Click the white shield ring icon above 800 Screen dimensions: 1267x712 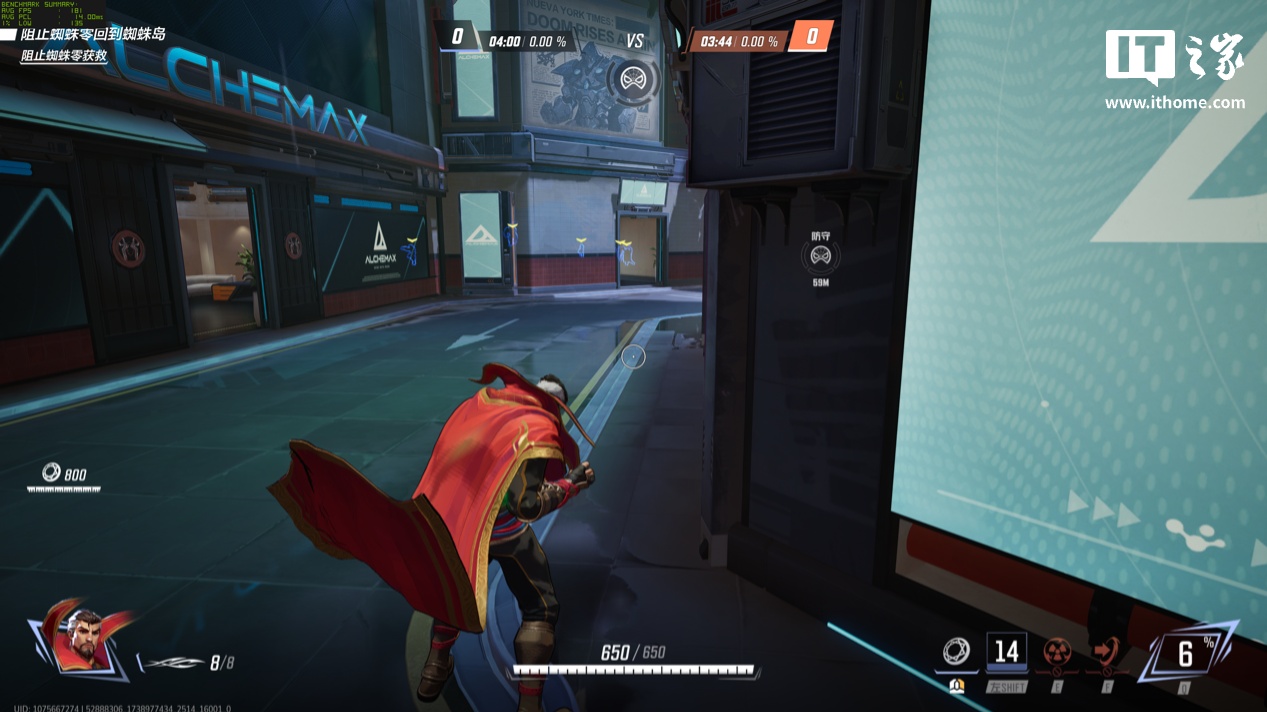(51, 472)
